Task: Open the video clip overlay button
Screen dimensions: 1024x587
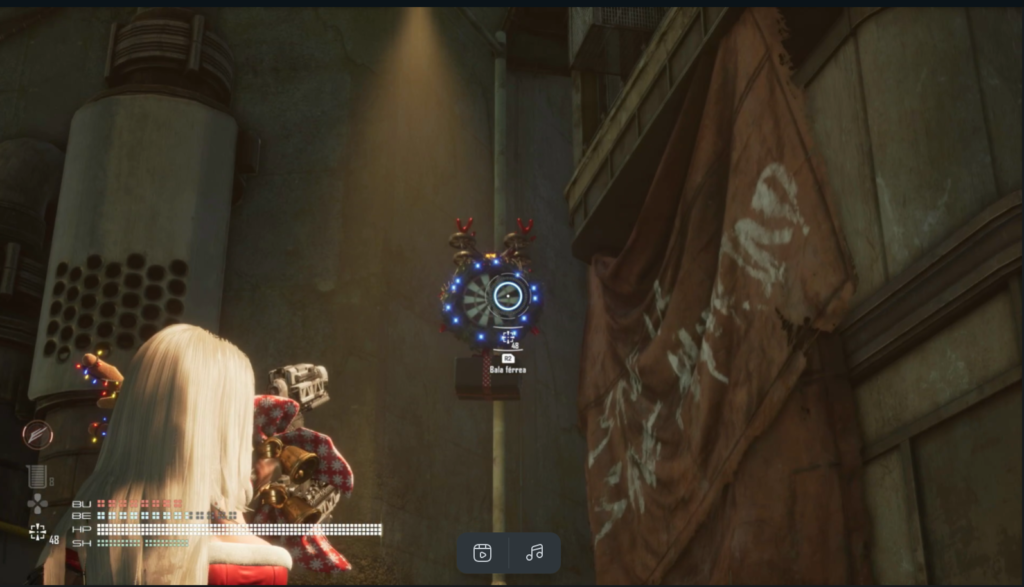Action: click(x=483, y=552)
